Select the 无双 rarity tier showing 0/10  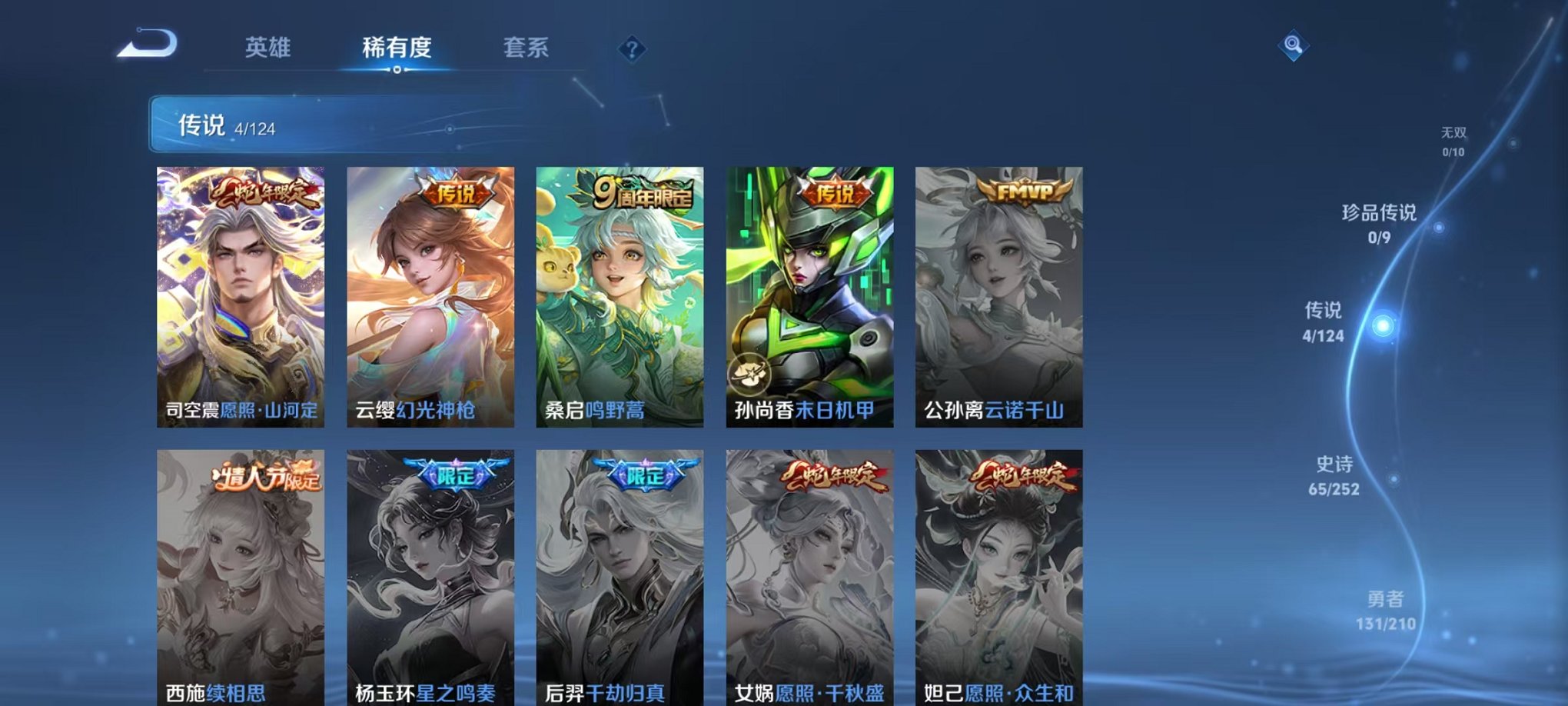[1453, 138]
